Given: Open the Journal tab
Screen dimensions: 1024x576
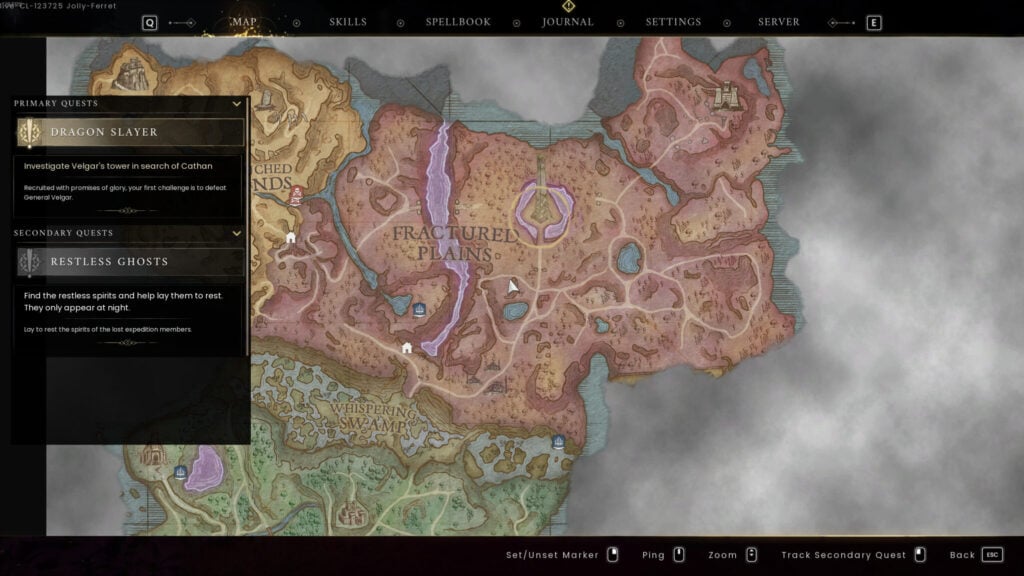Looking at the screenshot, I should point(568,22).
